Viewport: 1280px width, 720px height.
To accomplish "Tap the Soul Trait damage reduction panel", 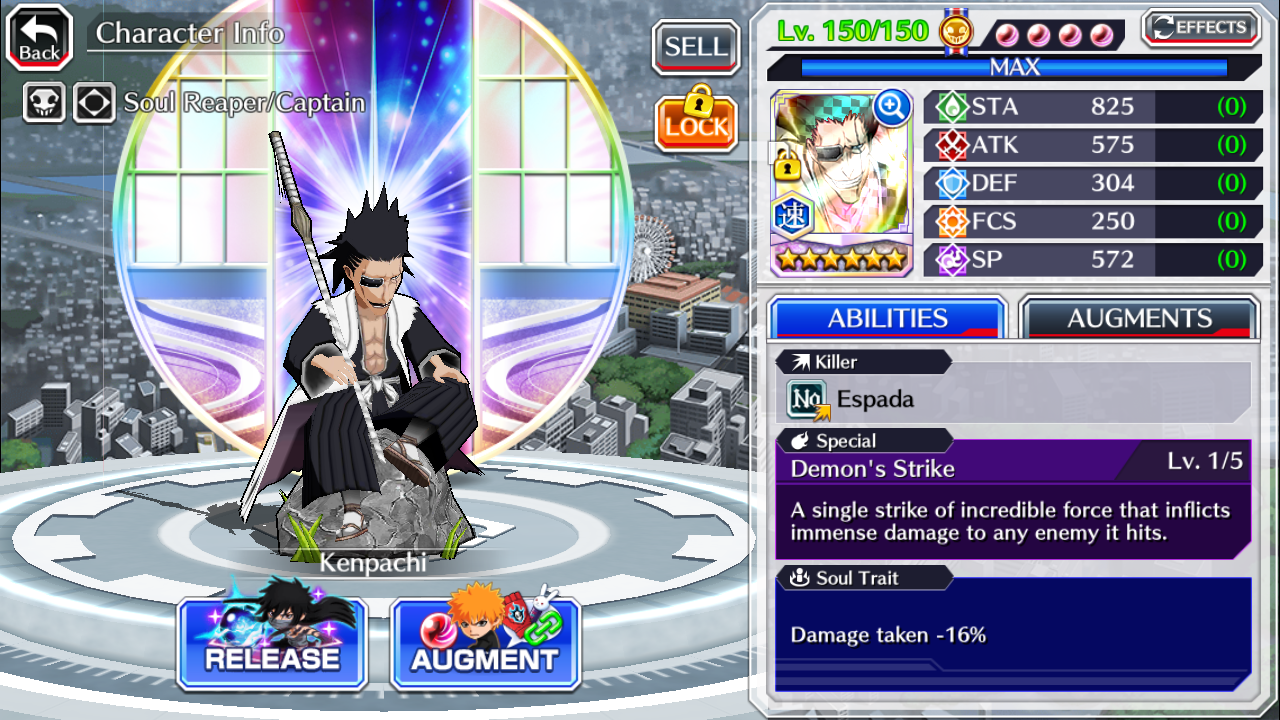I will [1012, 634].
